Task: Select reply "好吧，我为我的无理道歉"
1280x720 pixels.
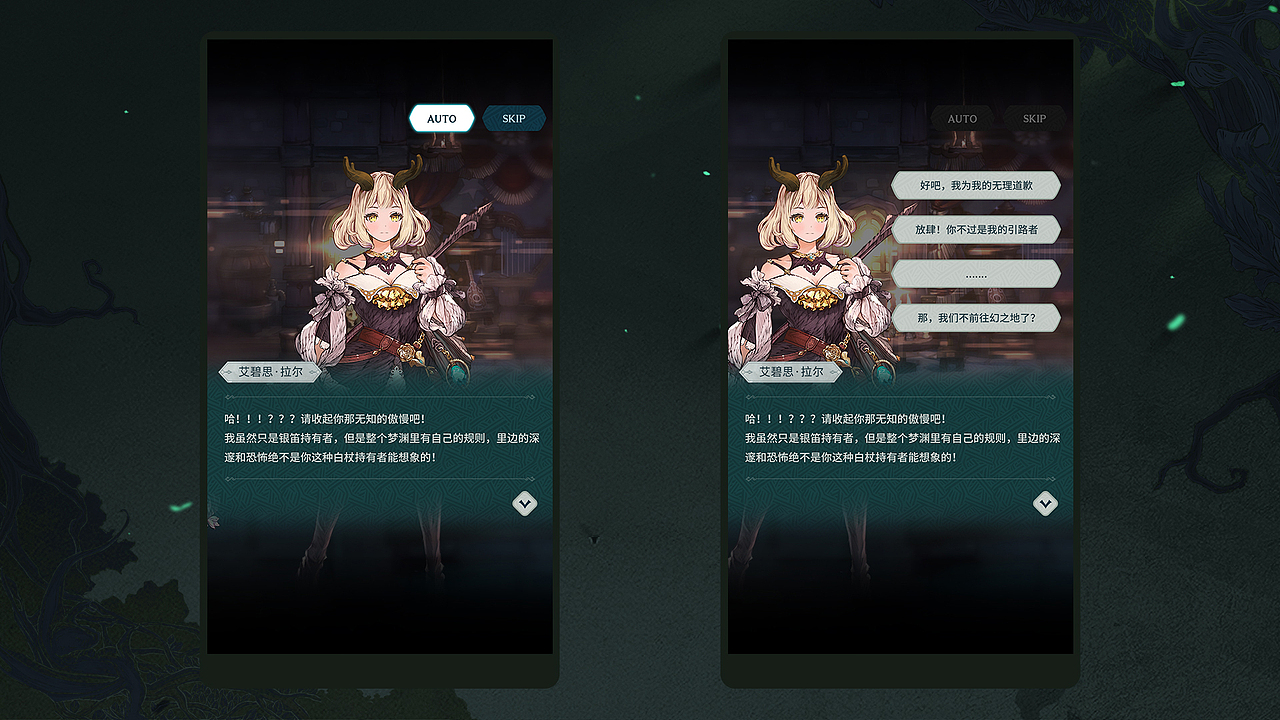Action: pos(975,185)
